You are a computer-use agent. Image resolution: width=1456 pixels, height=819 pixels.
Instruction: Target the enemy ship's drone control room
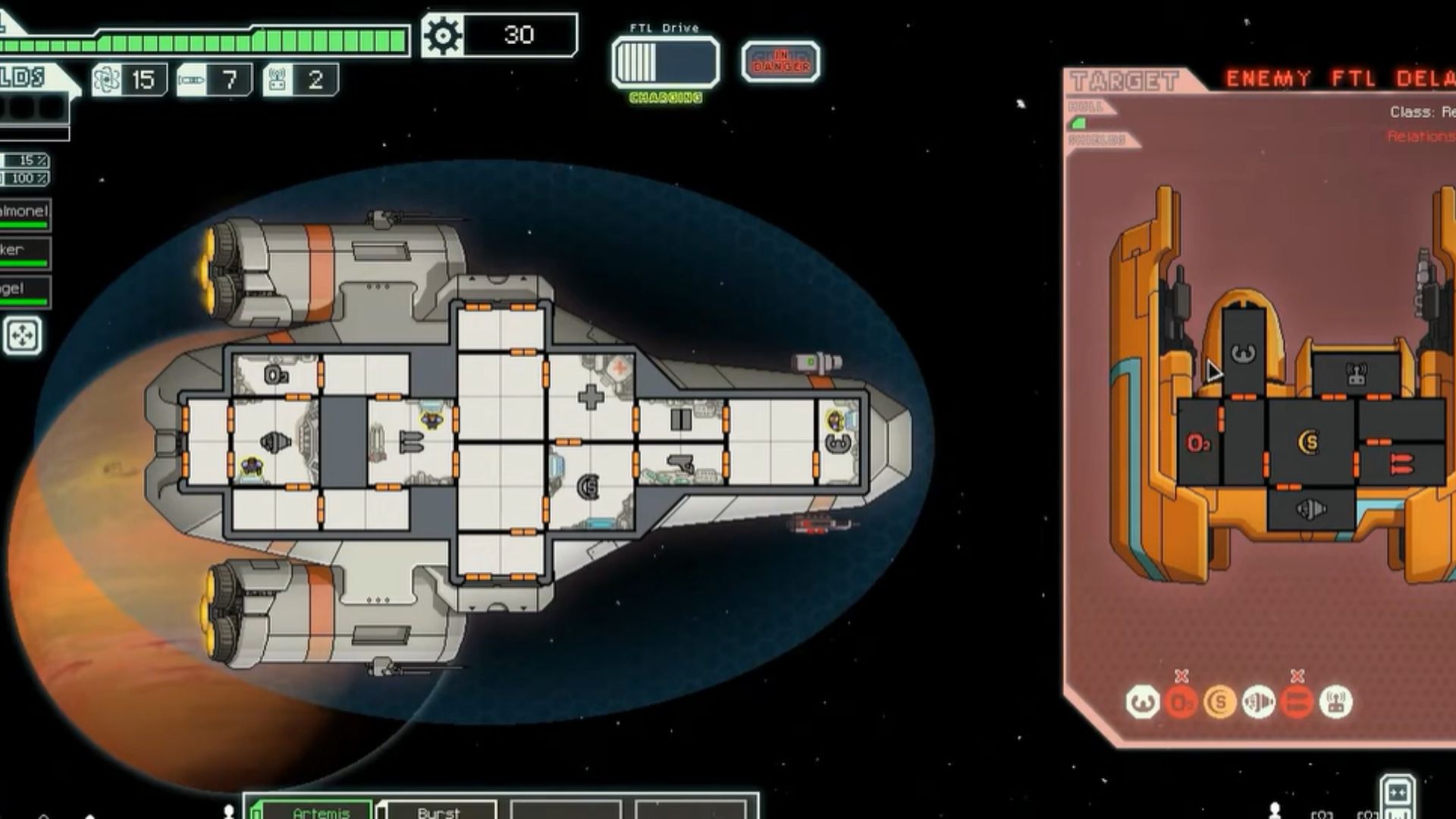click(x=1355, y=375)
